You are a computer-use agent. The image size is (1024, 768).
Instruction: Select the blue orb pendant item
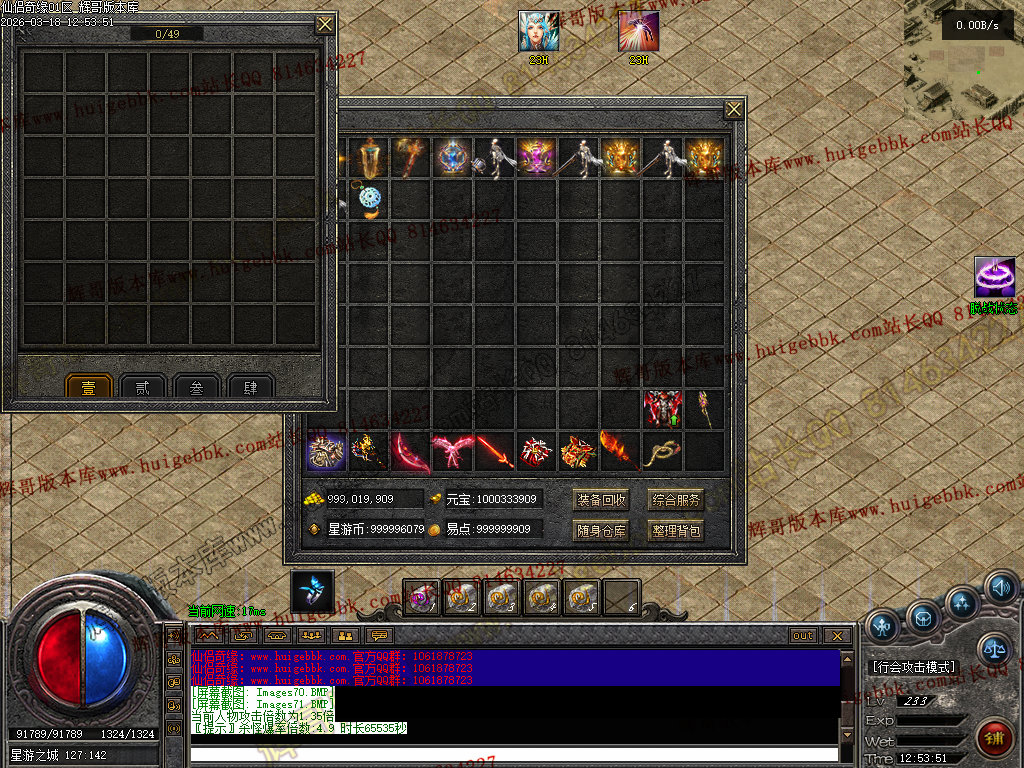pos(370,200)
